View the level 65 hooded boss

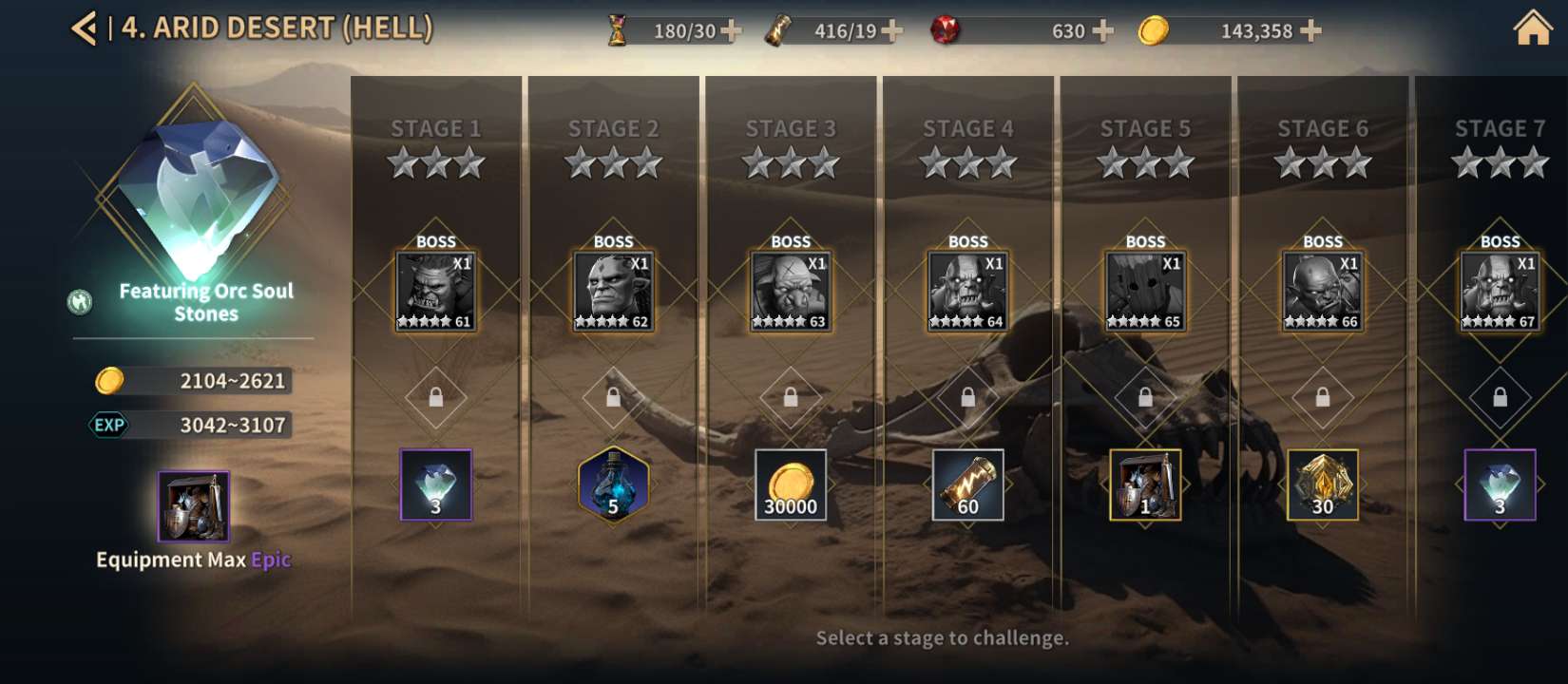coord(1145,291)
